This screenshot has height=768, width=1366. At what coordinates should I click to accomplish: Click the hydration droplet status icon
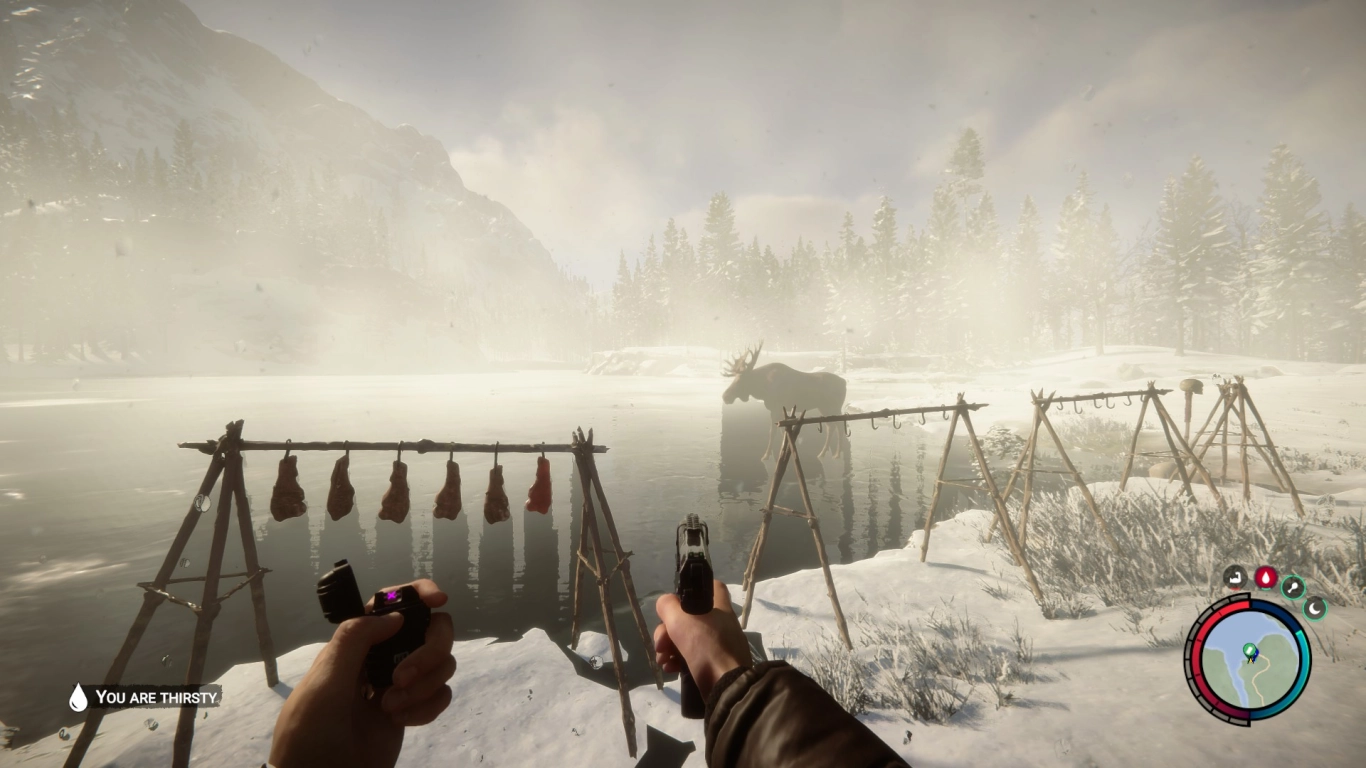pyautogui.click(x=1266, y=577)
